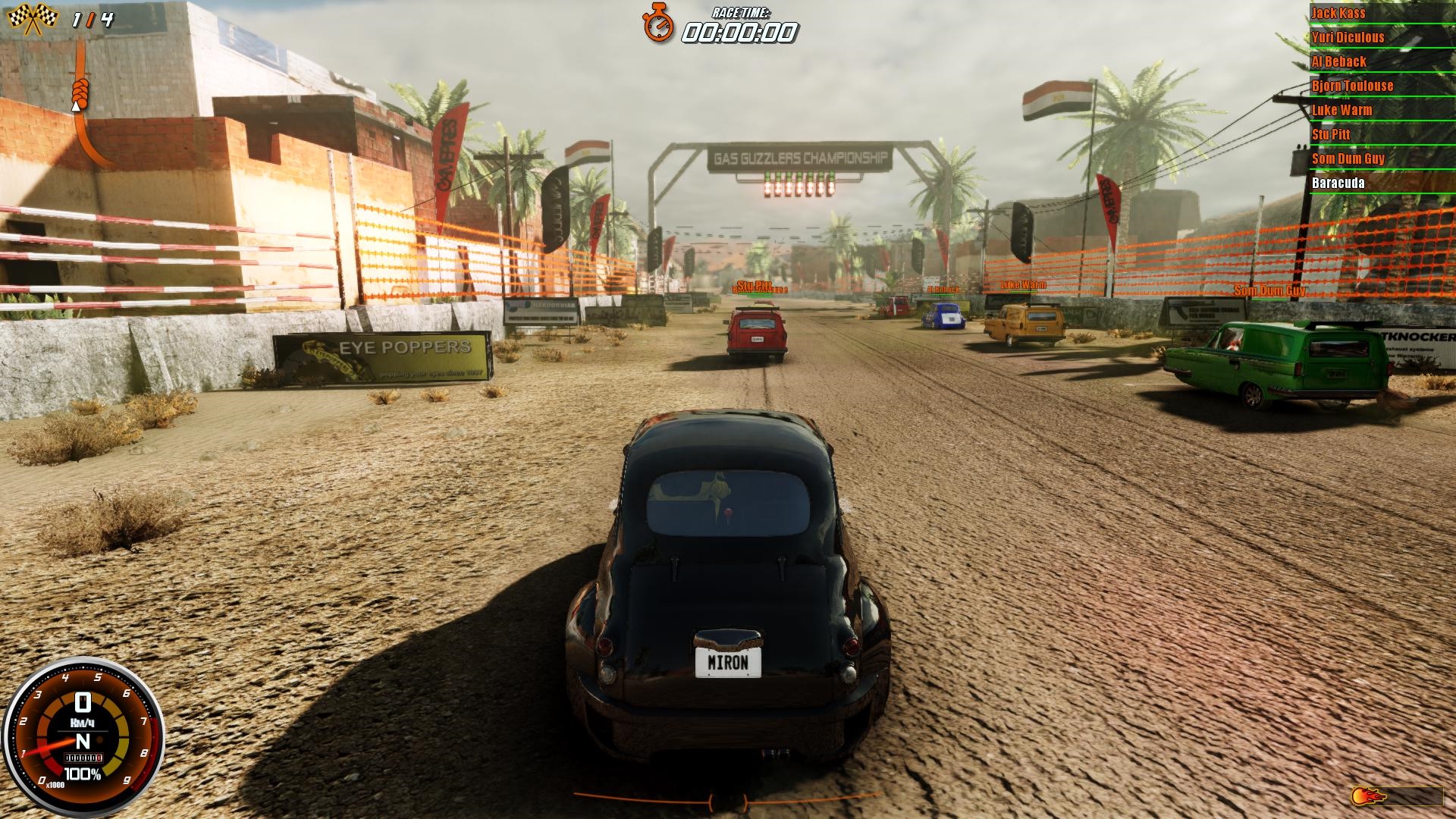Select Jack Kass in the standings list

[1338, 13]
